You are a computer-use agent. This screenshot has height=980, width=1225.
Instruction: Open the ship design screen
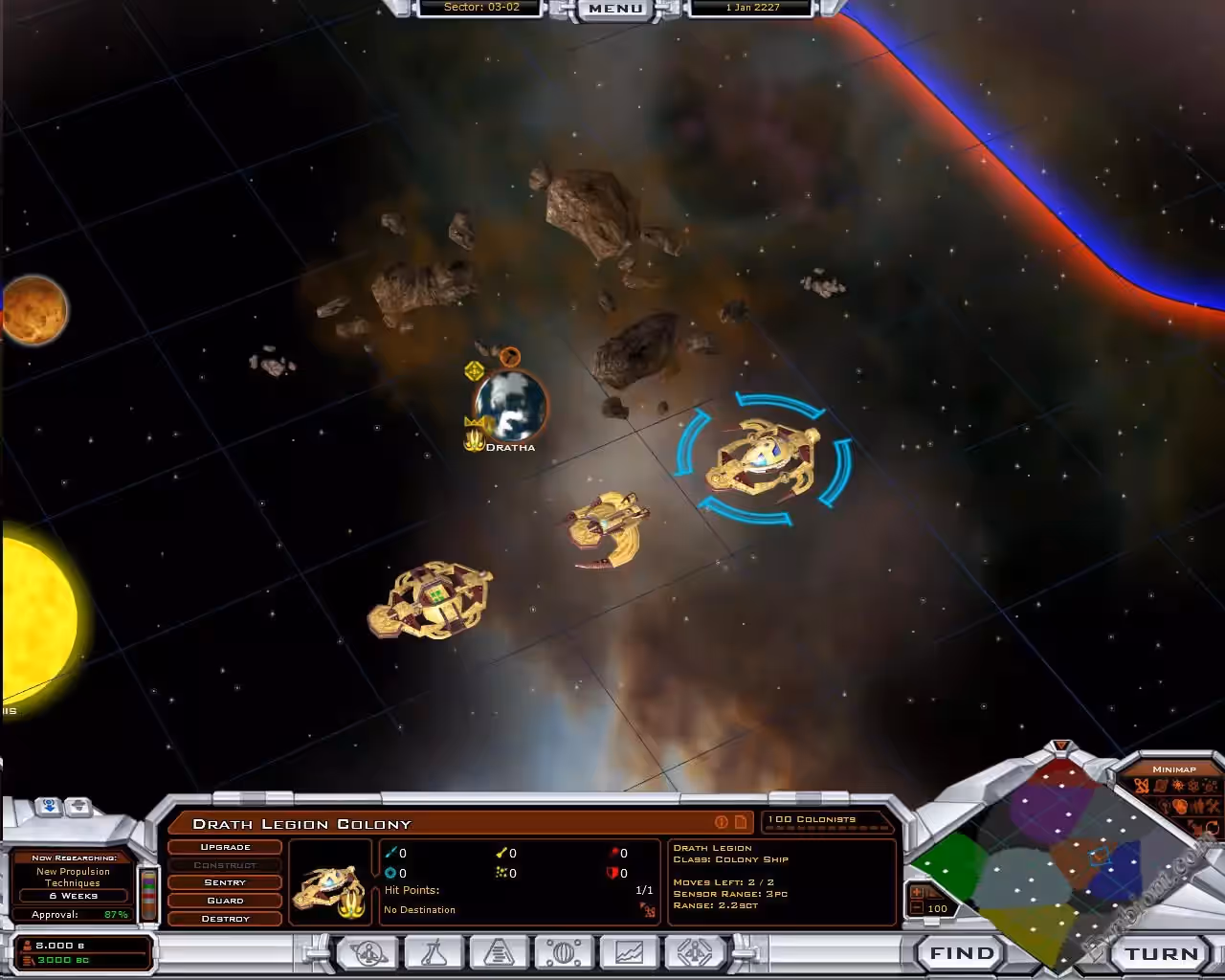click(694, 953)
